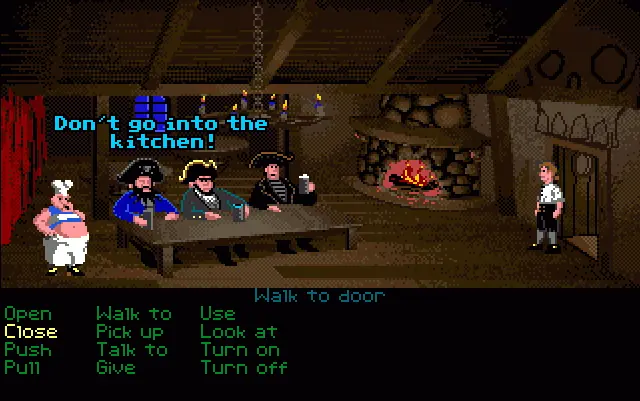
Task: Click the Push verb command
Action: (27, 350)
